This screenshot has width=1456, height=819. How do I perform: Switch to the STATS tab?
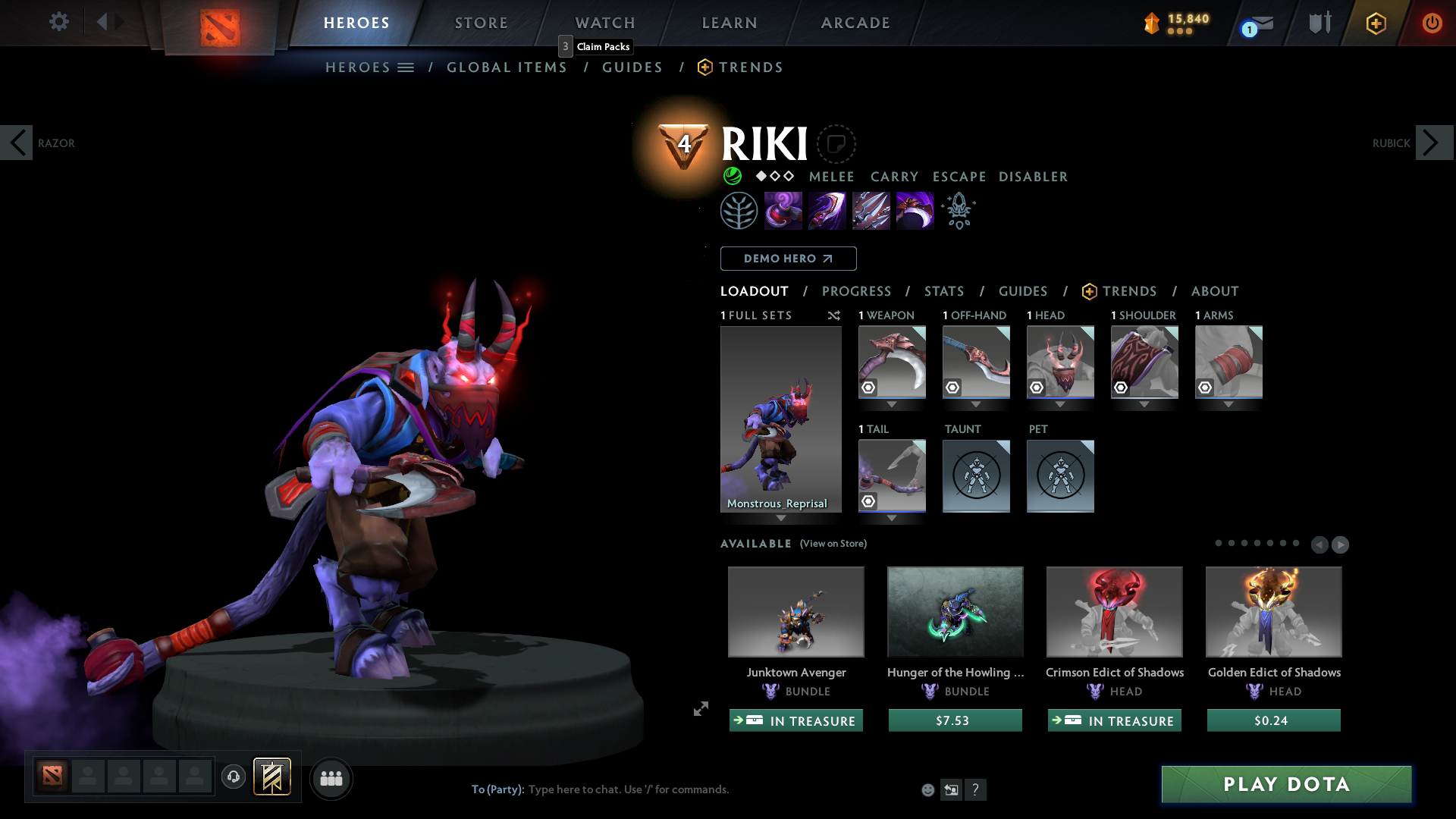click(943, 291)
